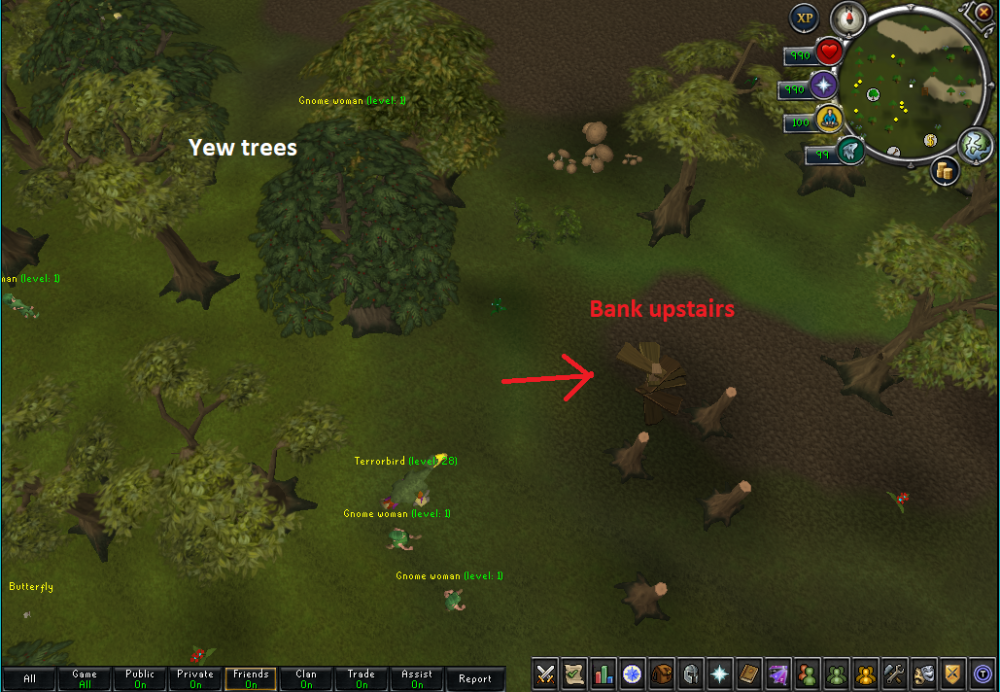Open the wrench settings options tab
Image resolution: width=1000 pixels, height=692 pixels.
pos(895,675)
